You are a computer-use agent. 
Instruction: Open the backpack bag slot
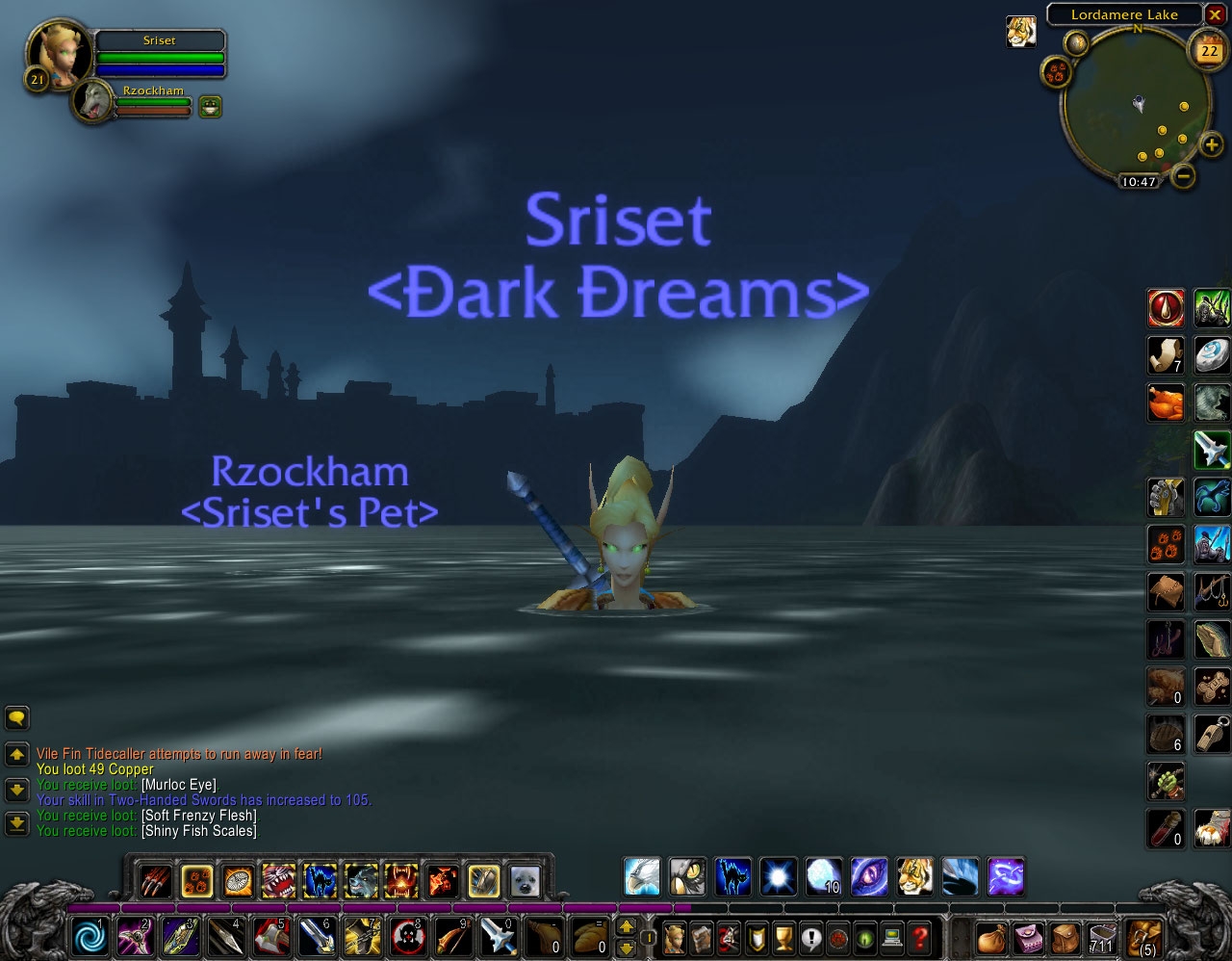(1145, 936)
